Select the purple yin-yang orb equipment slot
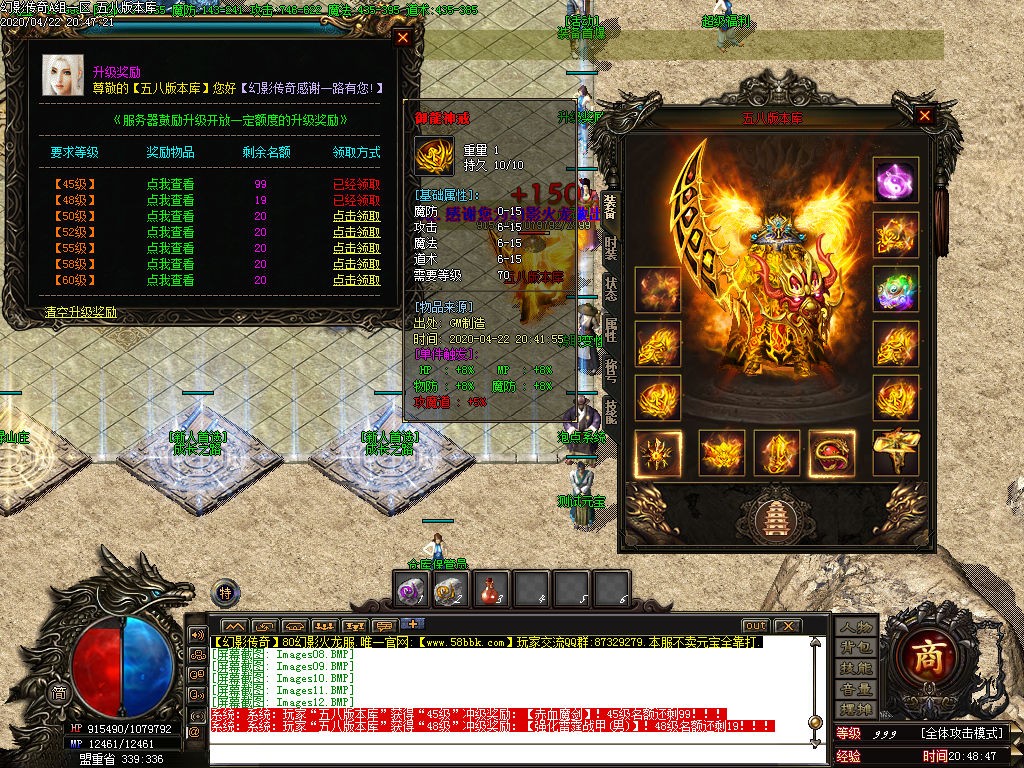Viewport: 1024px width, 768px height. 895,180
